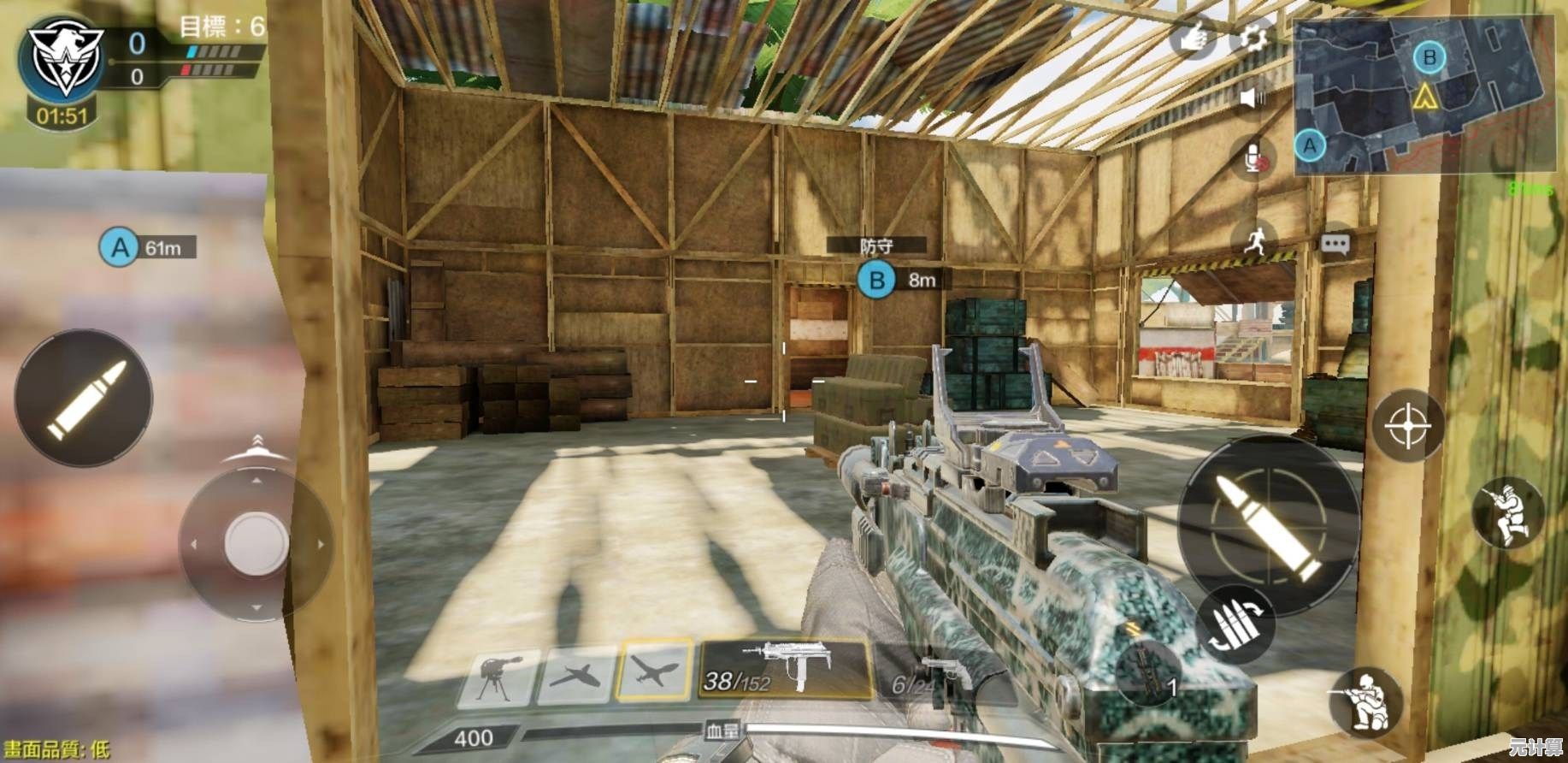This screenshot has width=1568, height=763.
Task: Select point B marker on the minimap
Action: pos(1429,58)
